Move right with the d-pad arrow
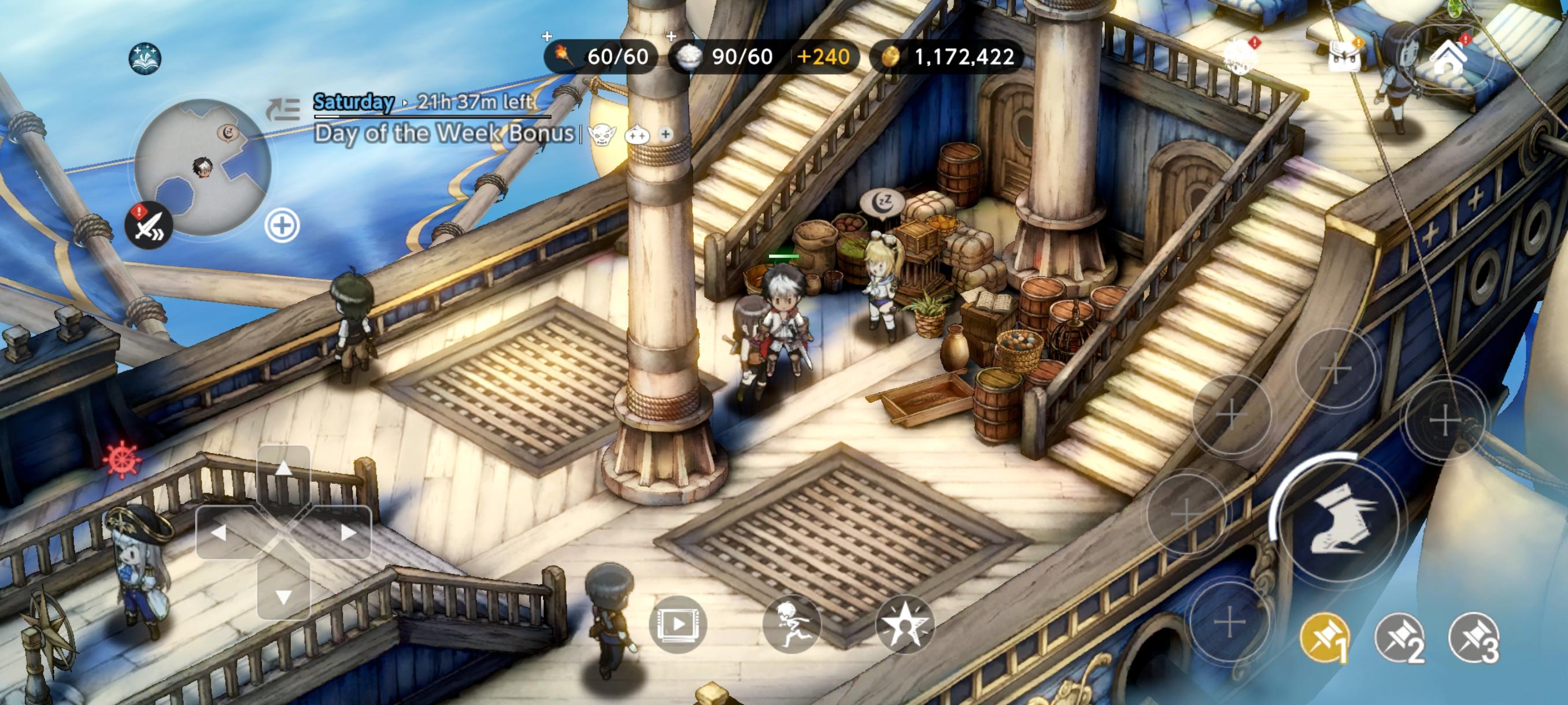This screenshot has width=1568, height=705. click(347, 533)
